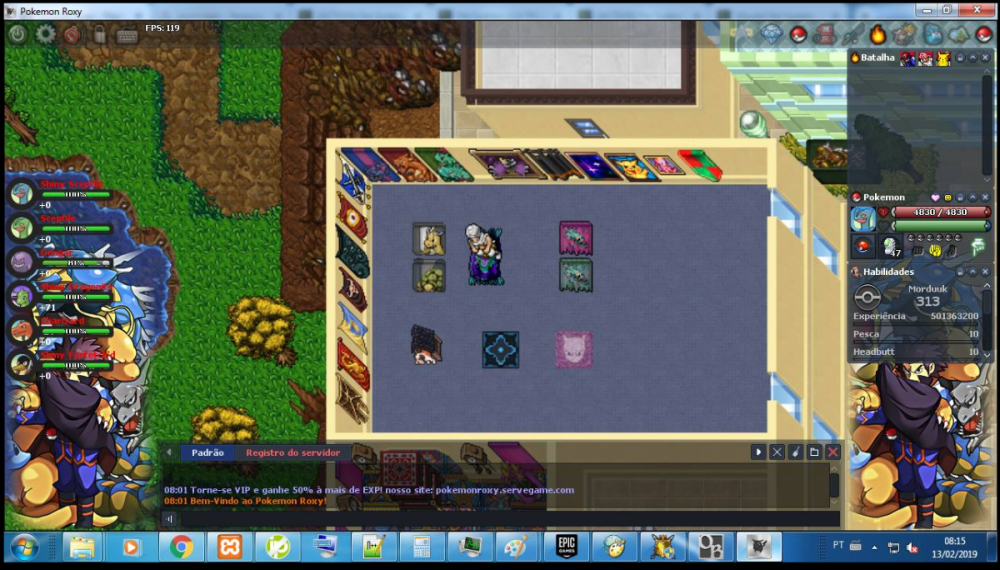Image resolution: width=1000 pixels, height=570 pixels.
Task: Select the flame icon in top-right toolbar
Action: tap(877, 35)
